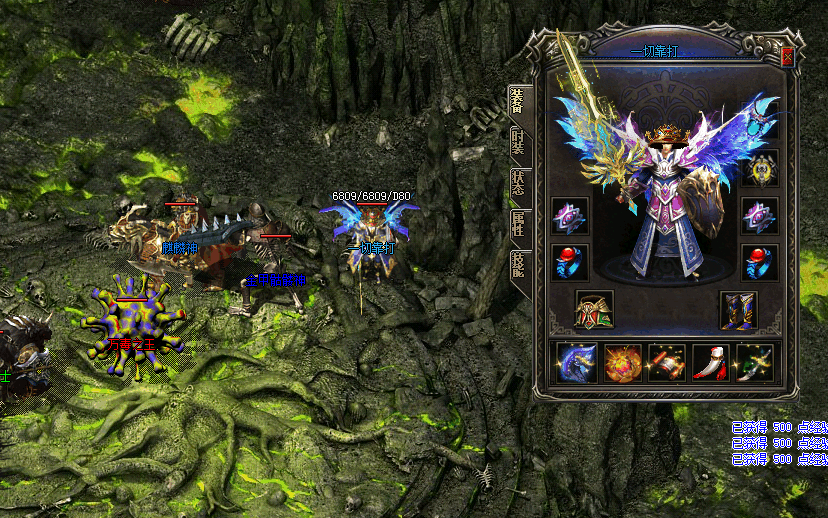Select the equipped necklace slot
Viewport: 828px width, 518px height.
(x=760, y=124)
